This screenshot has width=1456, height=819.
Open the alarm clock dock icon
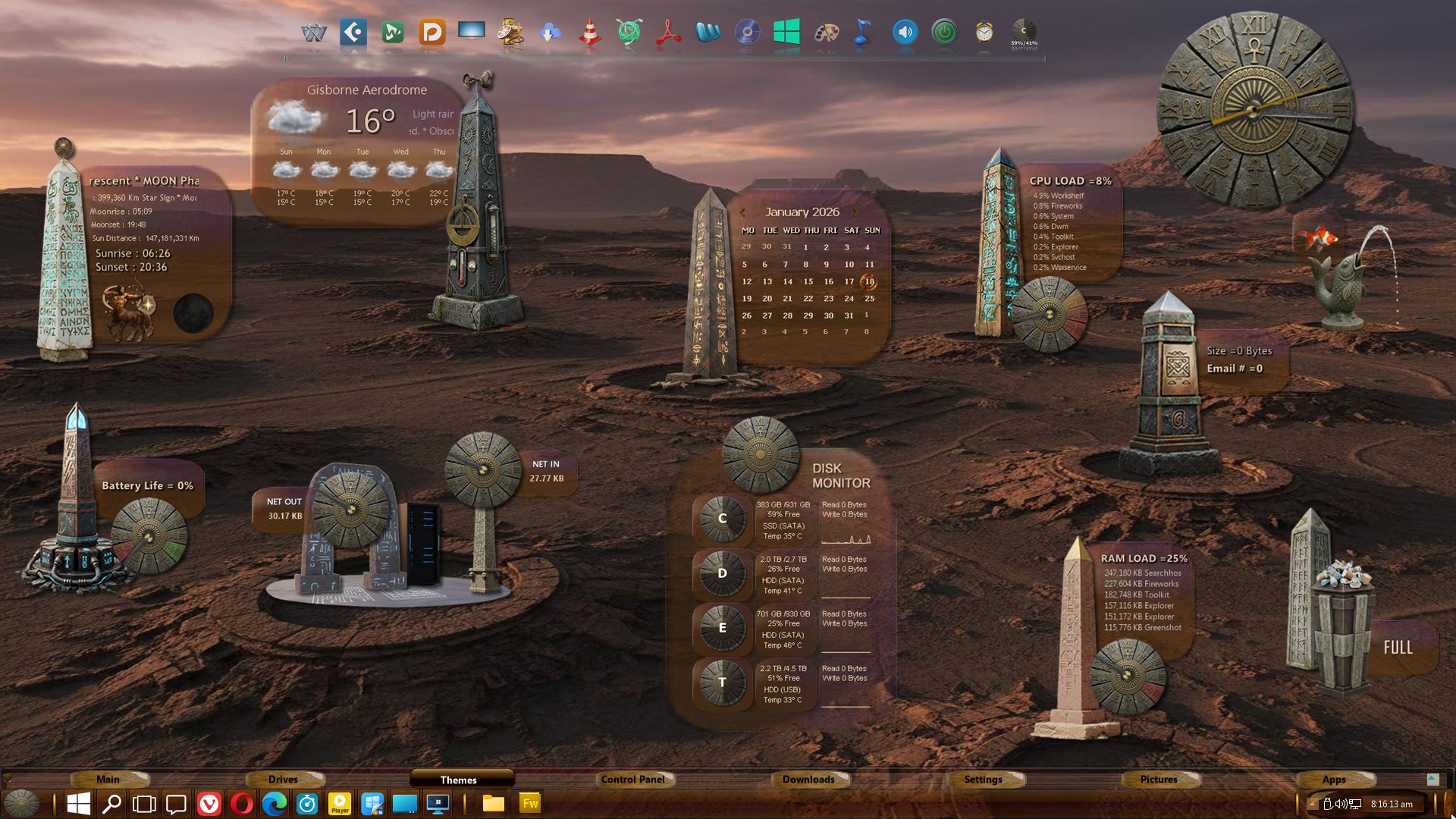(x=984, y=33)
